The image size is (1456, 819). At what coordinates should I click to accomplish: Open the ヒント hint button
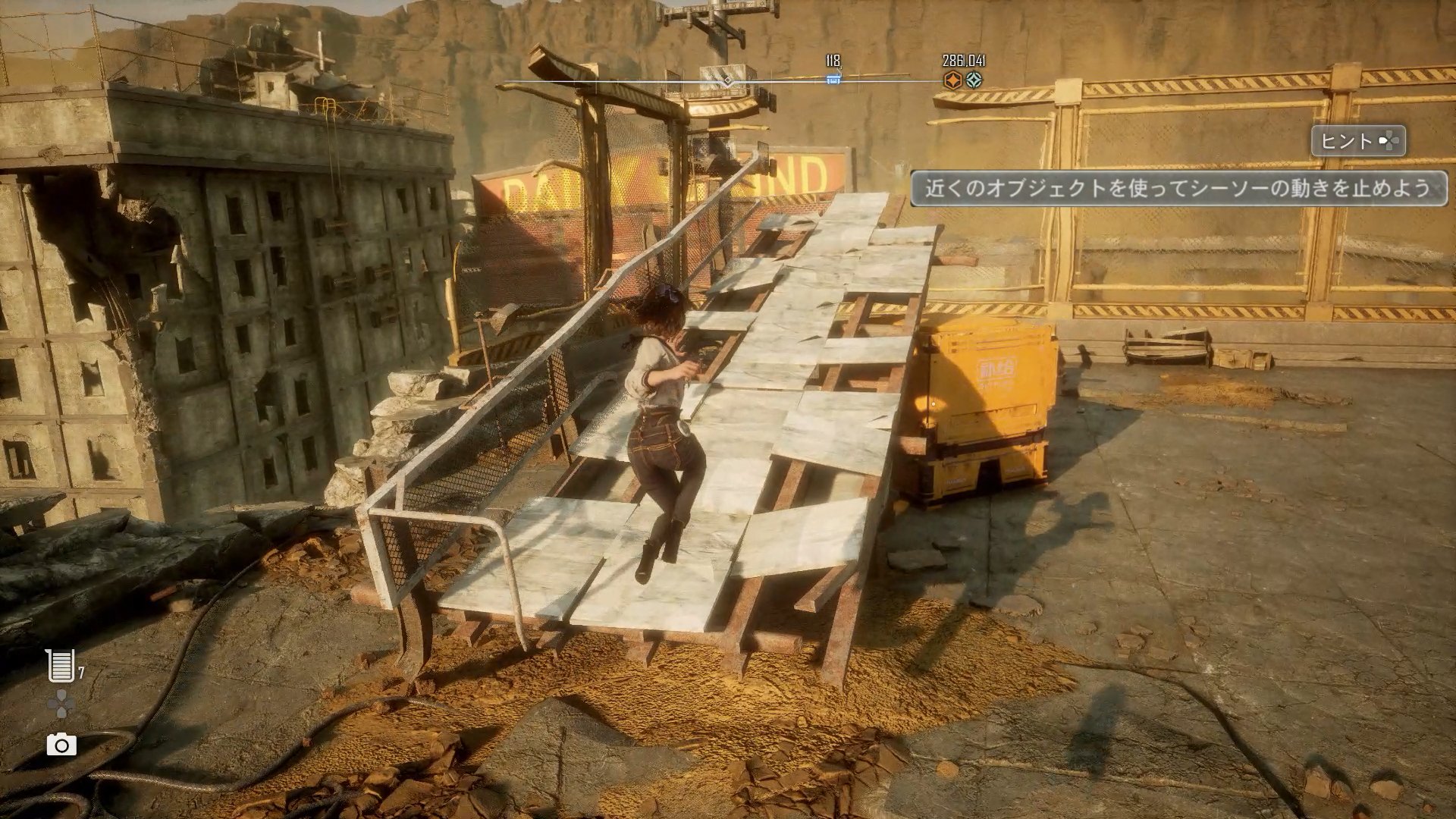point(1358,141)
